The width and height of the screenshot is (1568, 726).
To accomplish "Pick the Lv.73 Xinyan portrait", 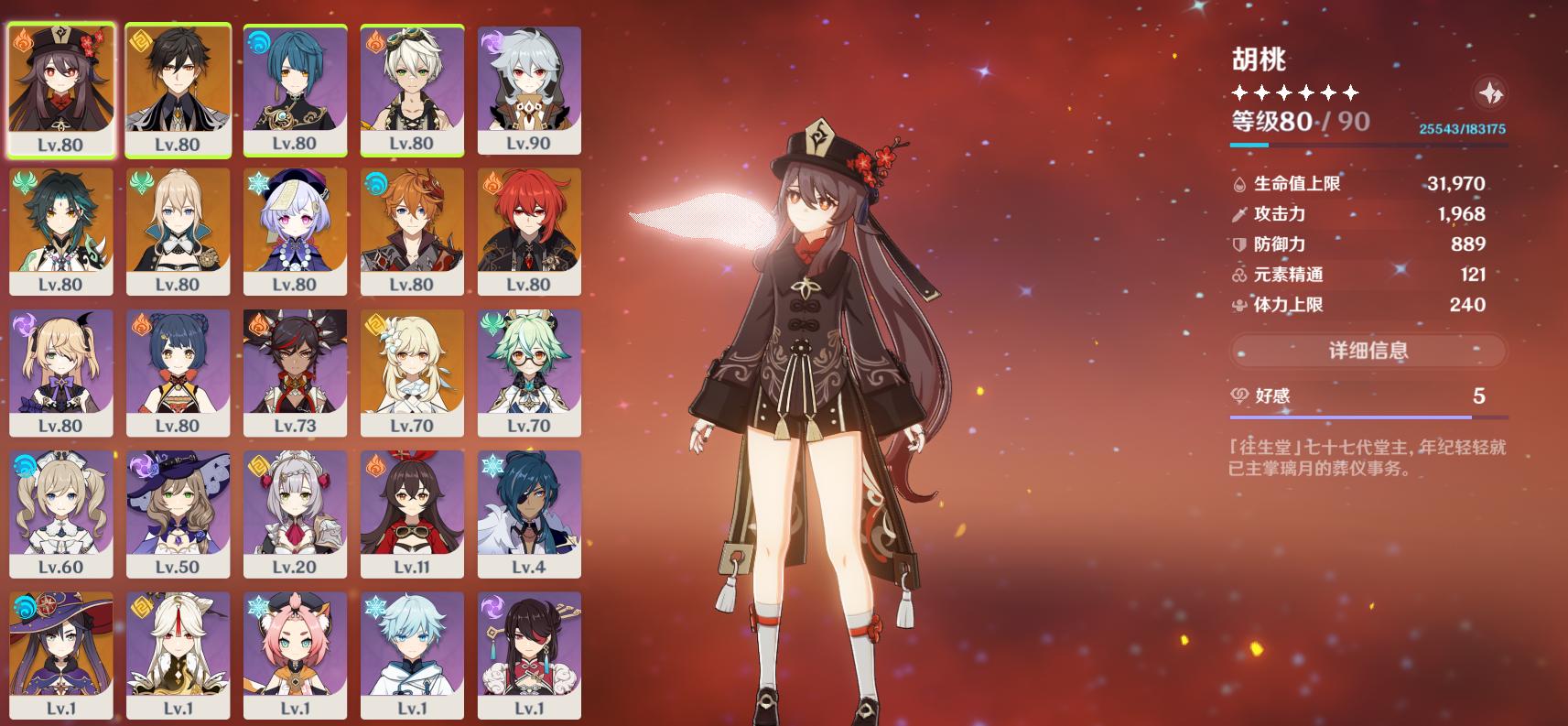I will click(295, 372).
